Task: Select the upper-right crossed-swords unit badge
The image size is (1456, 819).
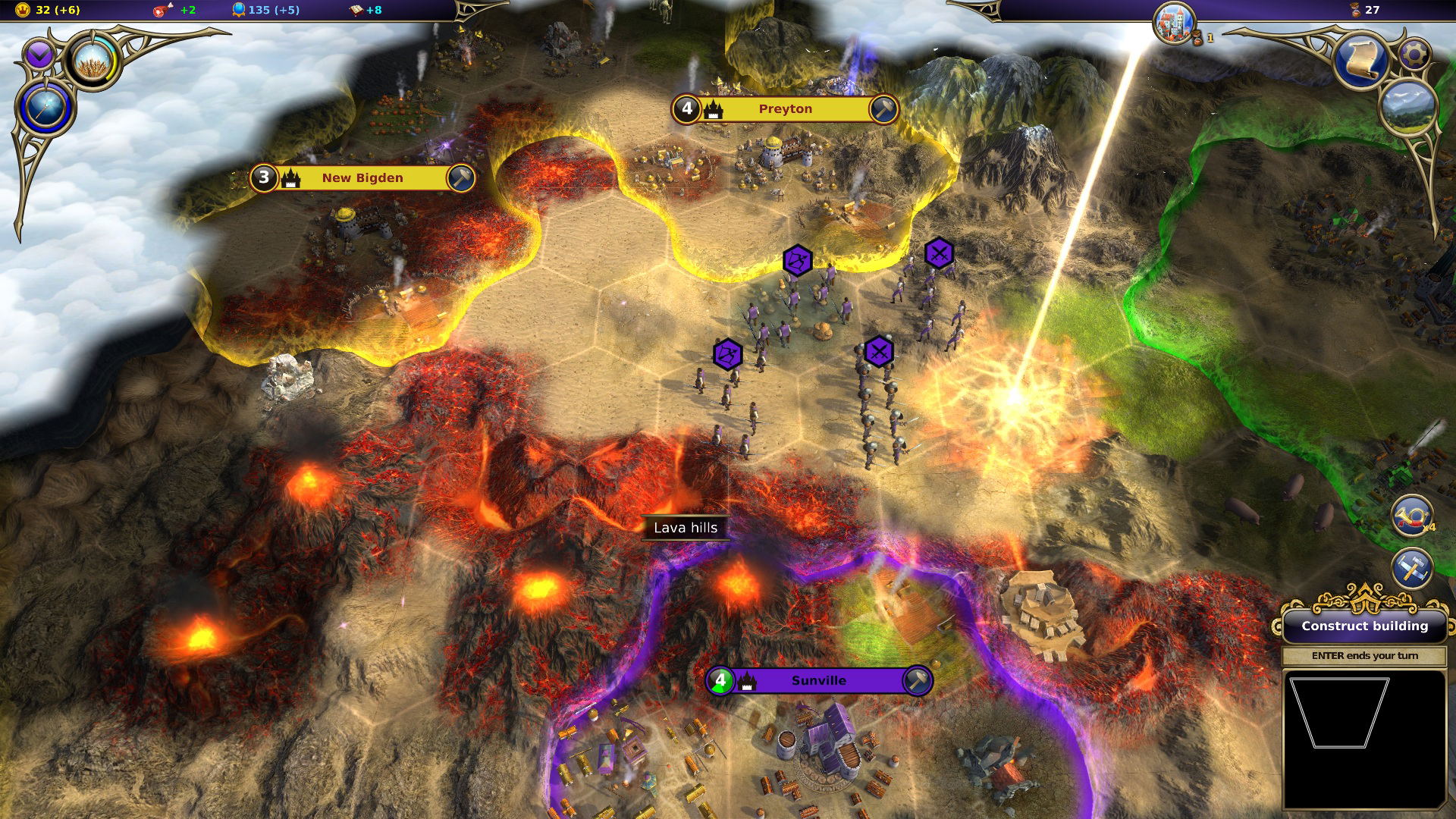Action: coord(939,253)
